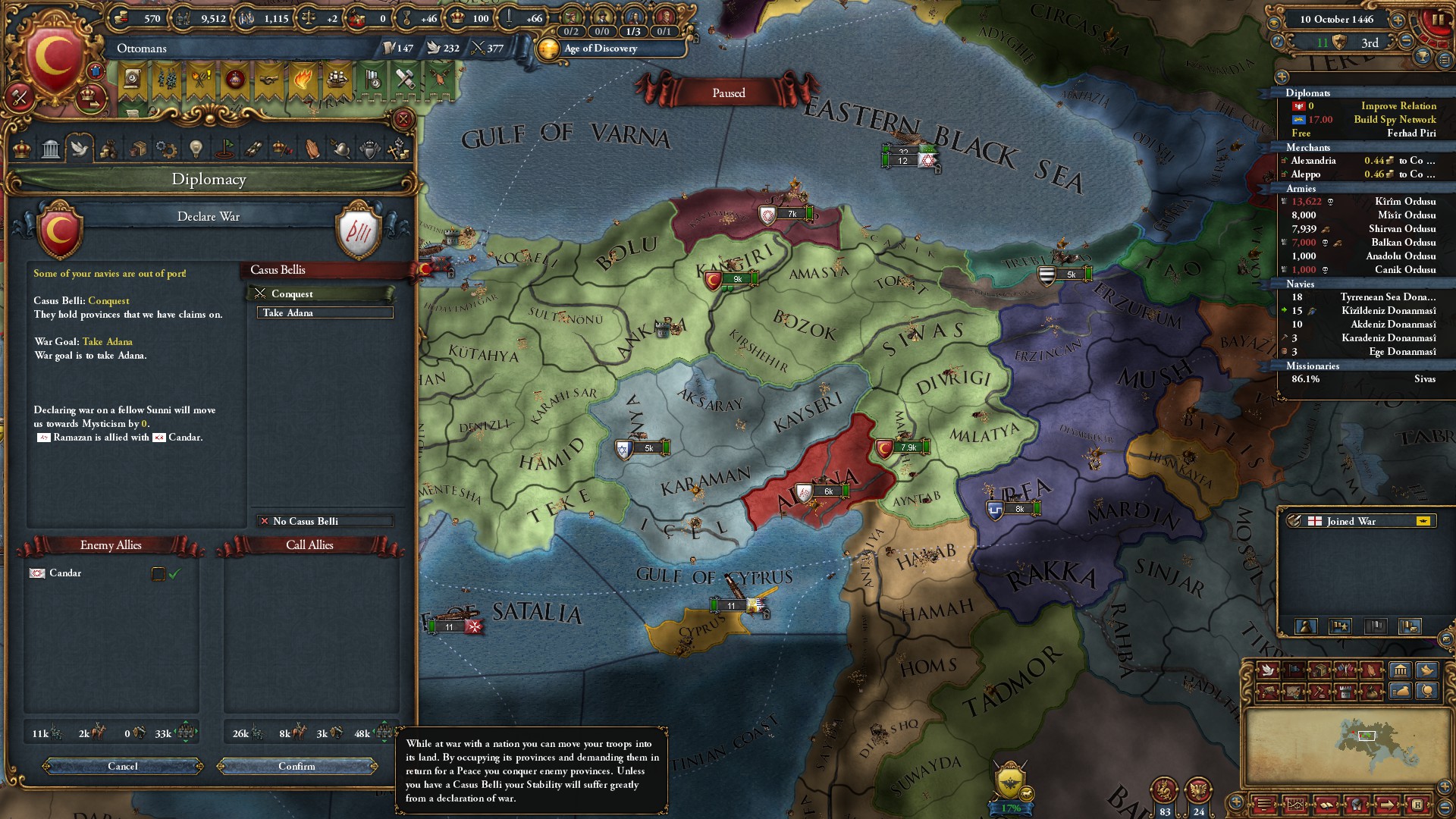This screenshot has width=1456, height=819.
Task: Choose the Take Adana war goal
Action: point(325,313)
